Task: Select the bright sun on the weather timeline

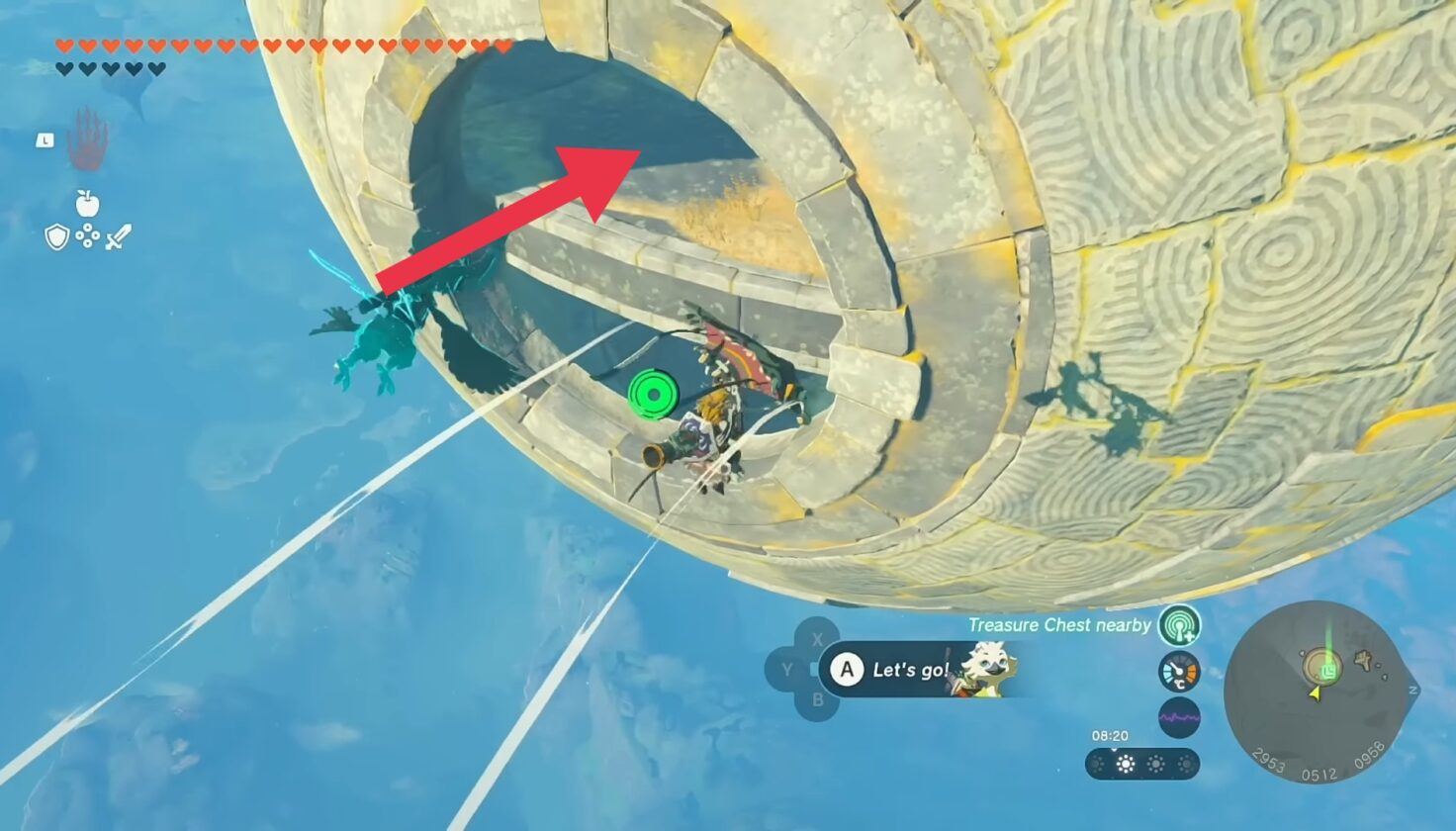Action: pos(1126,763)
